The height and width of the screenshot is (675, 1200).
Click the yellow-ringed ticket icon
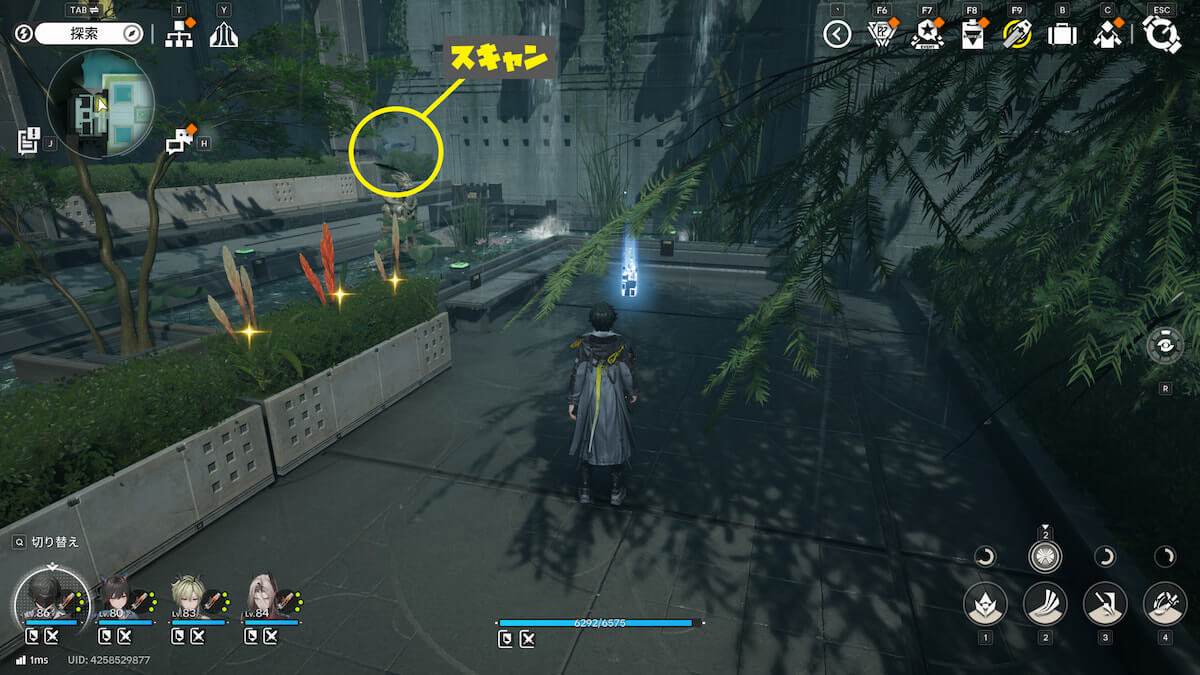pos(1017,35)
